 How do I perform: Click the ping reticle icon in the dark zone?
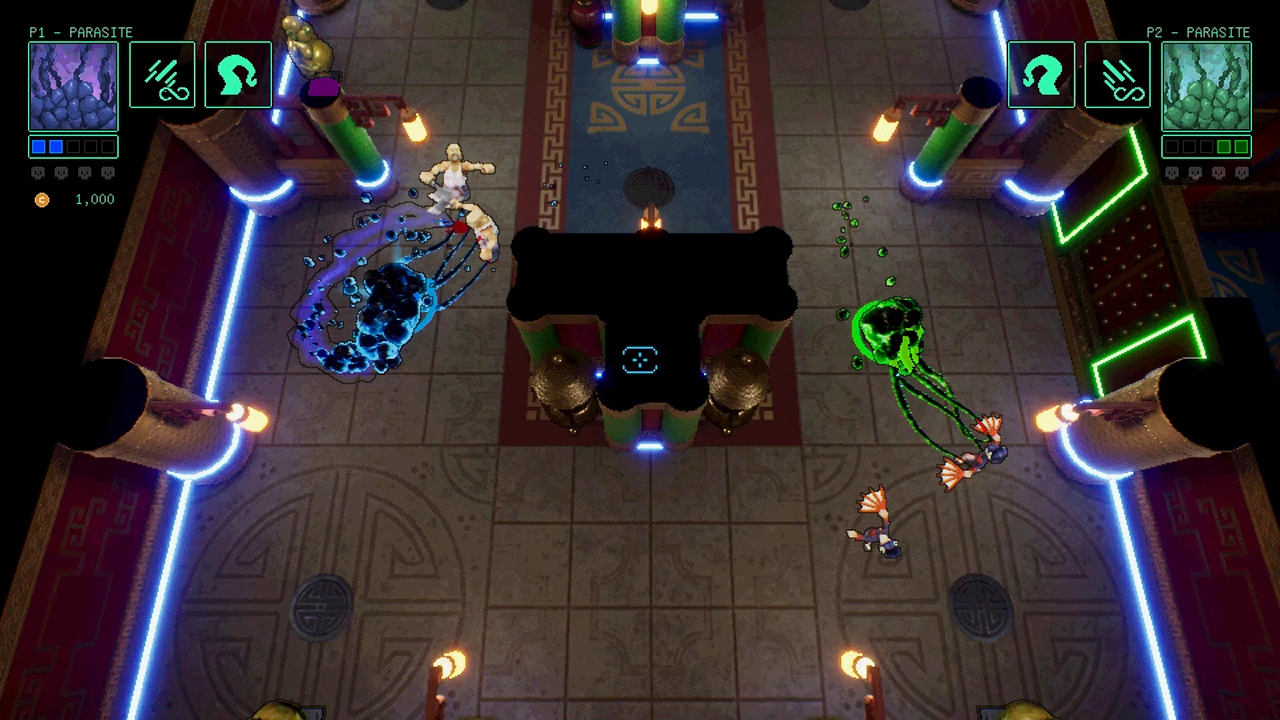[640, 360]
